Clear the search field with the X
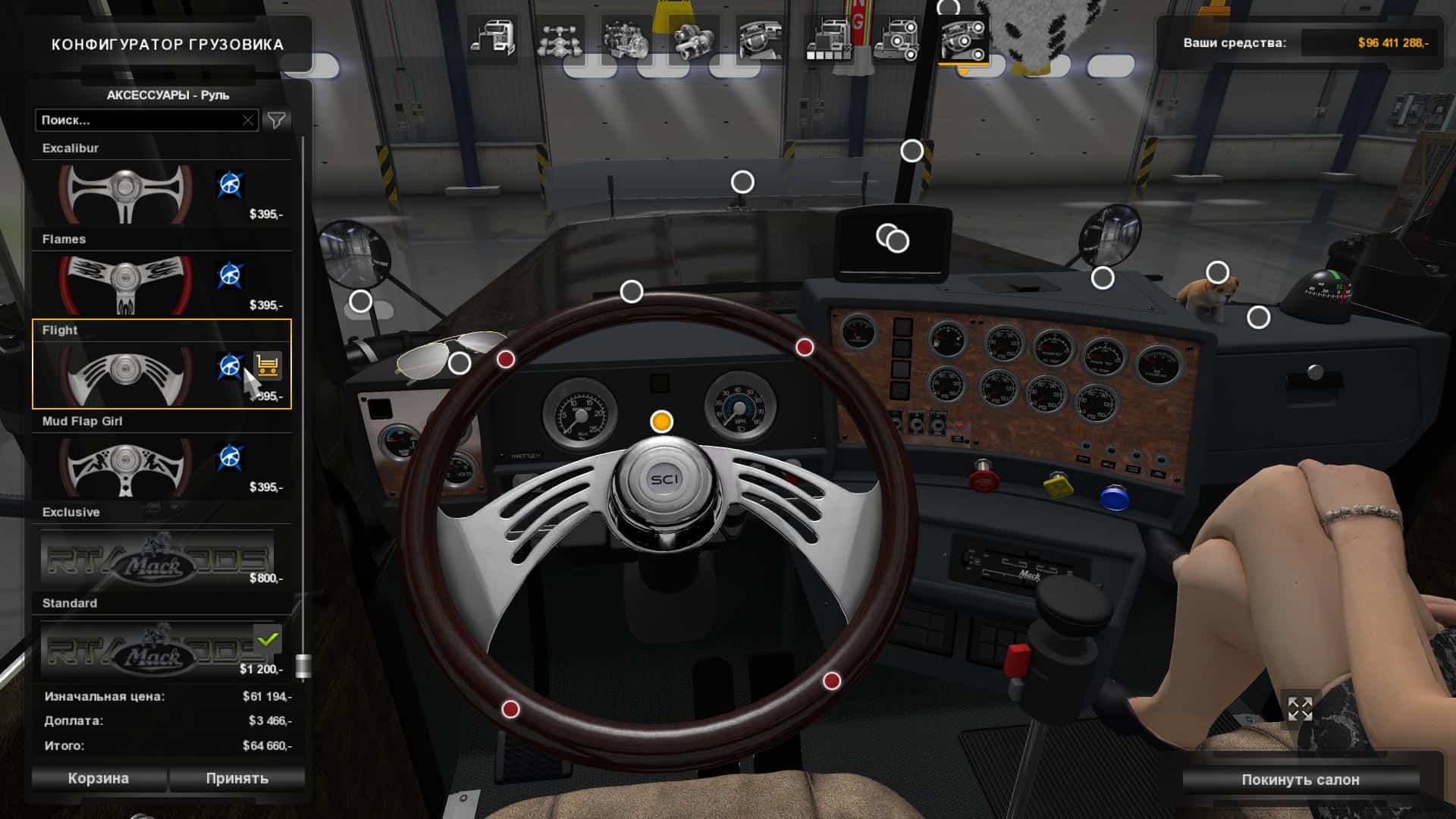 coord(248,120)
